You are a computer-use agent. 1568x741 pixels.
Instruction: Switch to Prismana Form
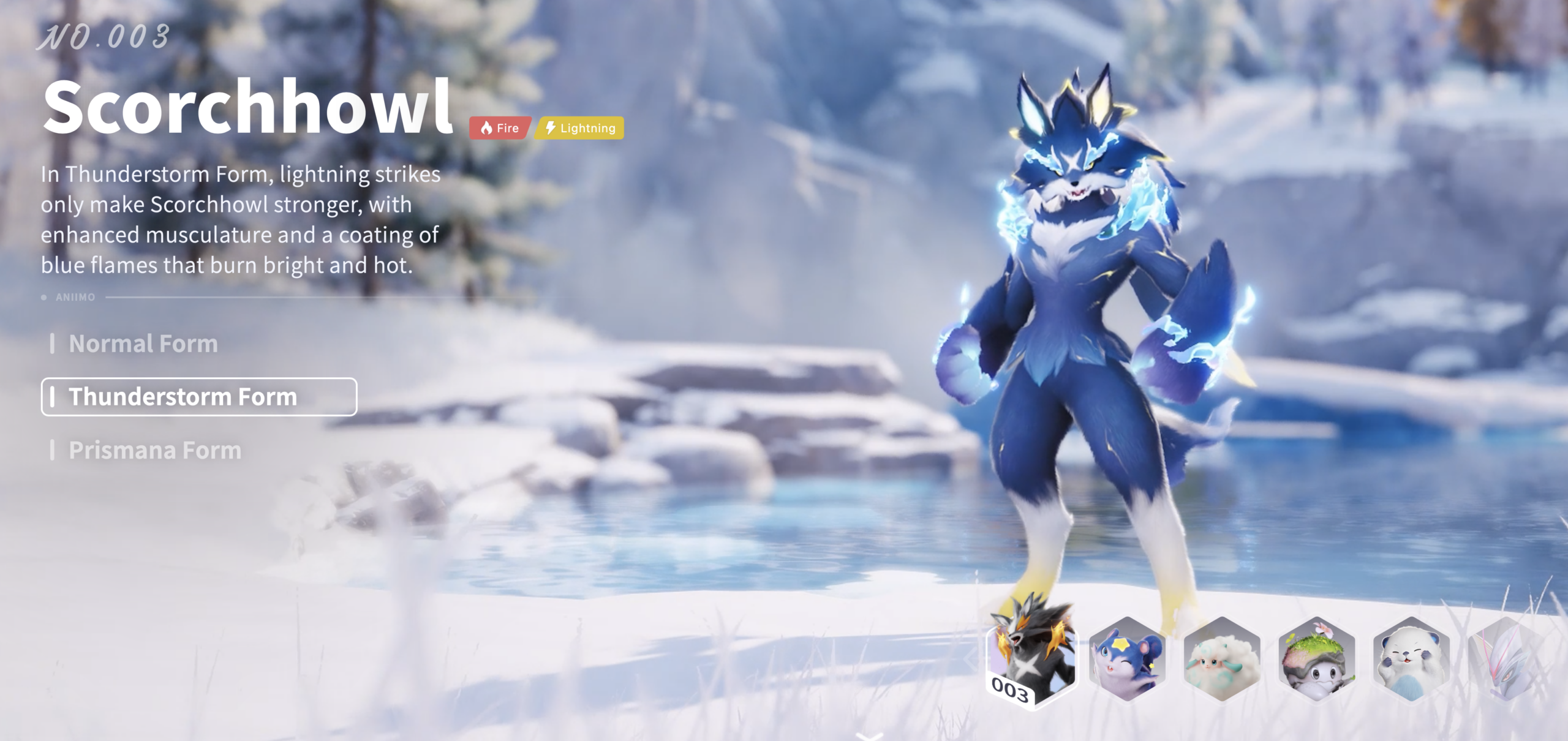pos(154,451)
